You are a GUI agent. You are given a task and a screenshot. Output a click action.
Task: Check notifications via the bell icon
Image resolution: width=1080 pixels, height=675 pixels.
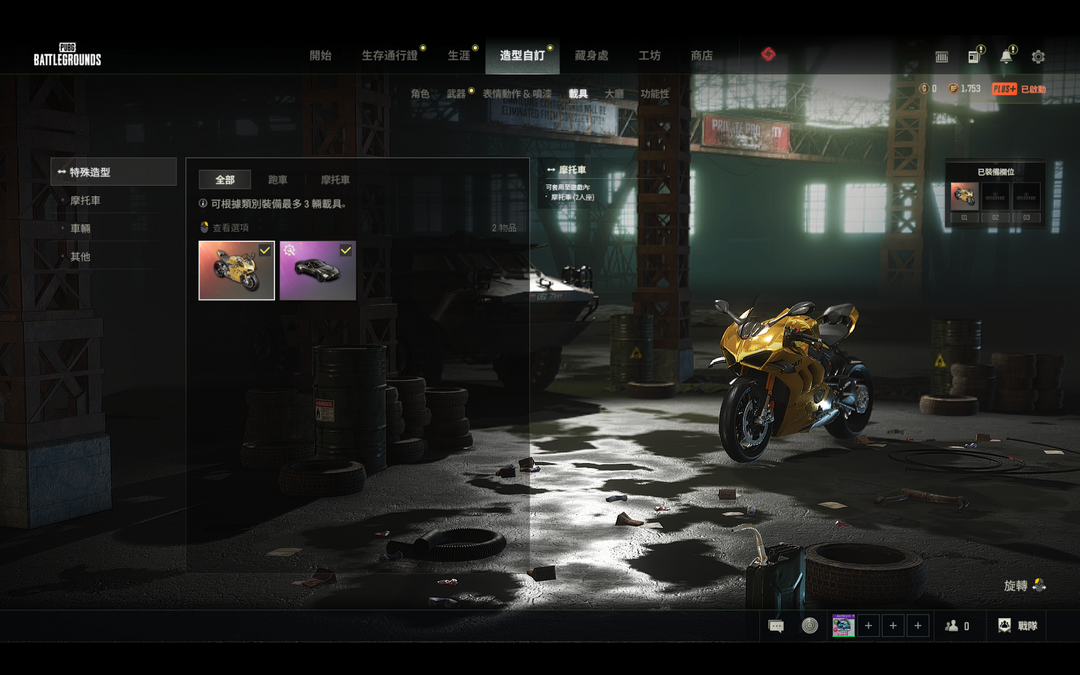[x=1005, y=57]
